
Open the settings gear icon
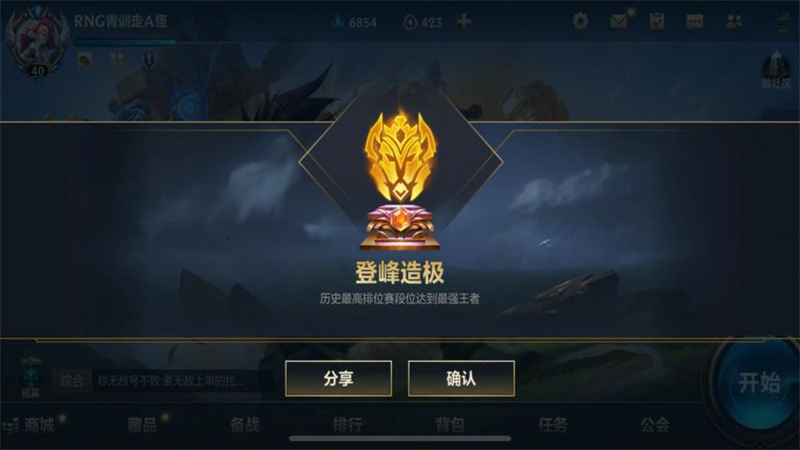pos(580,21)
